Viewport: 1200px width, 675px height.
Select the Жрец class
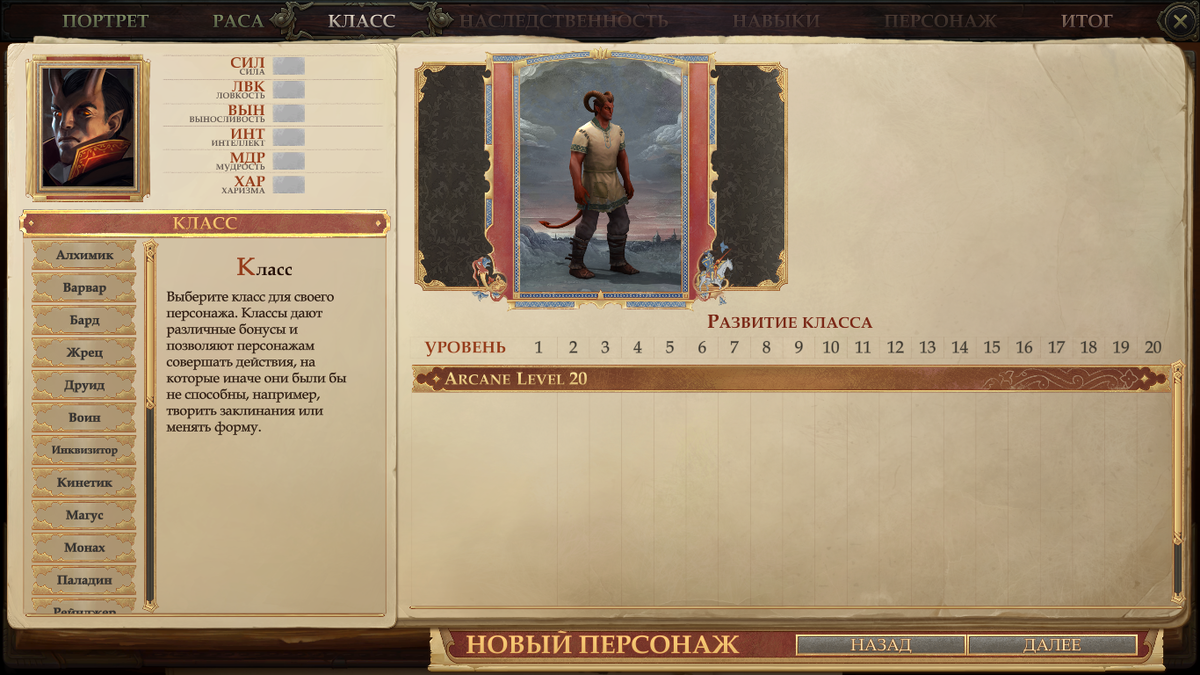tap(84, 353)
